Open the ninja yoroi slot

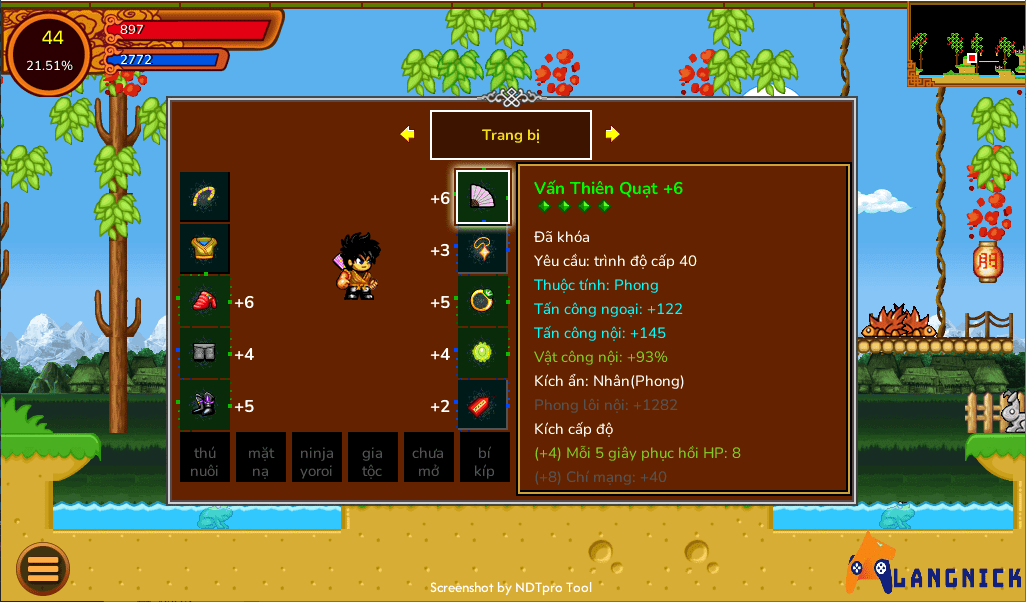tap(317, 458)
